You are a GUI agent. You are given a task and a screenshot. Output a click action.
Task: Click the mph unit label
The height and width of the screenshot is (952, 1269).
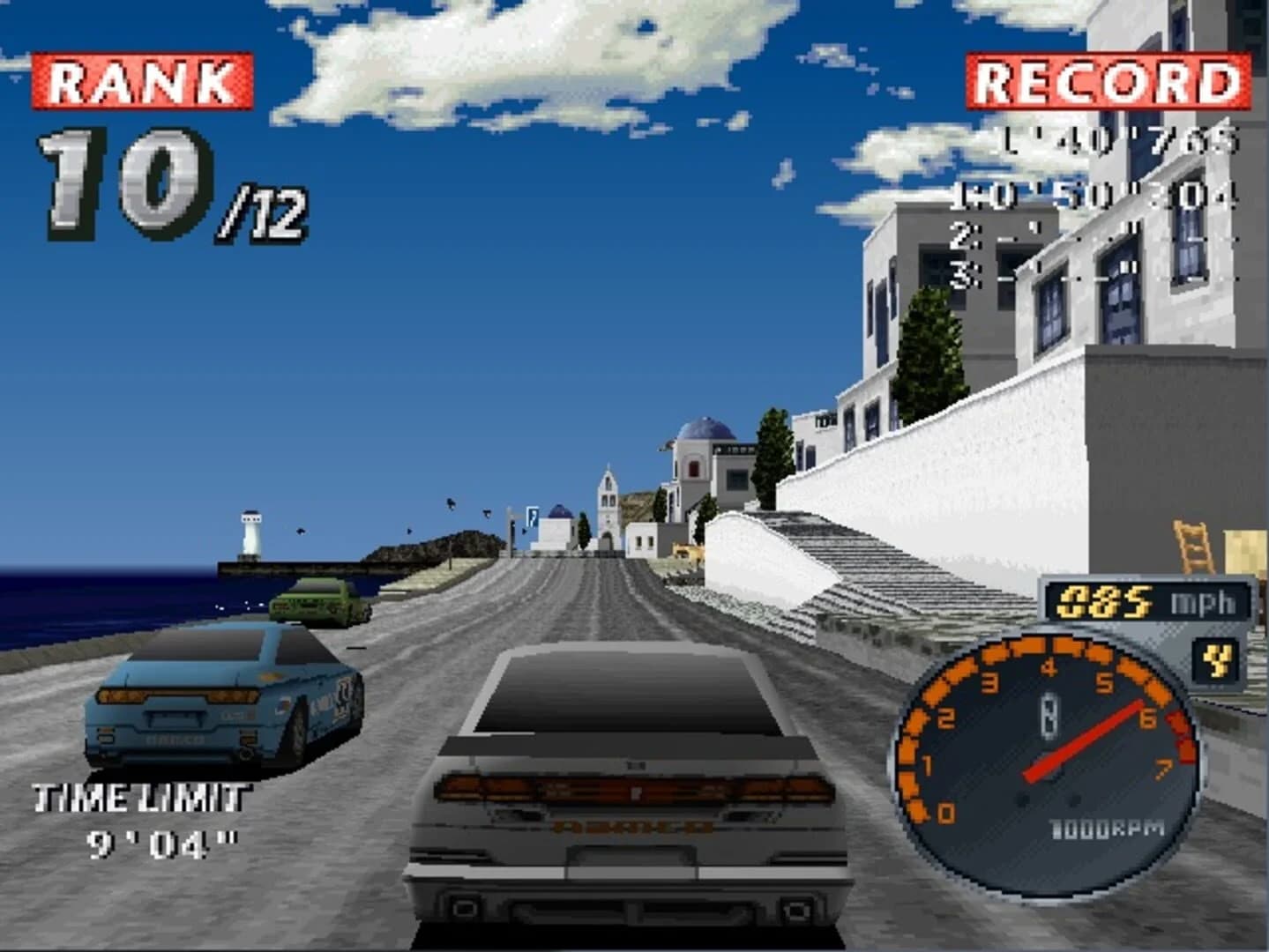coord(1206,603)
